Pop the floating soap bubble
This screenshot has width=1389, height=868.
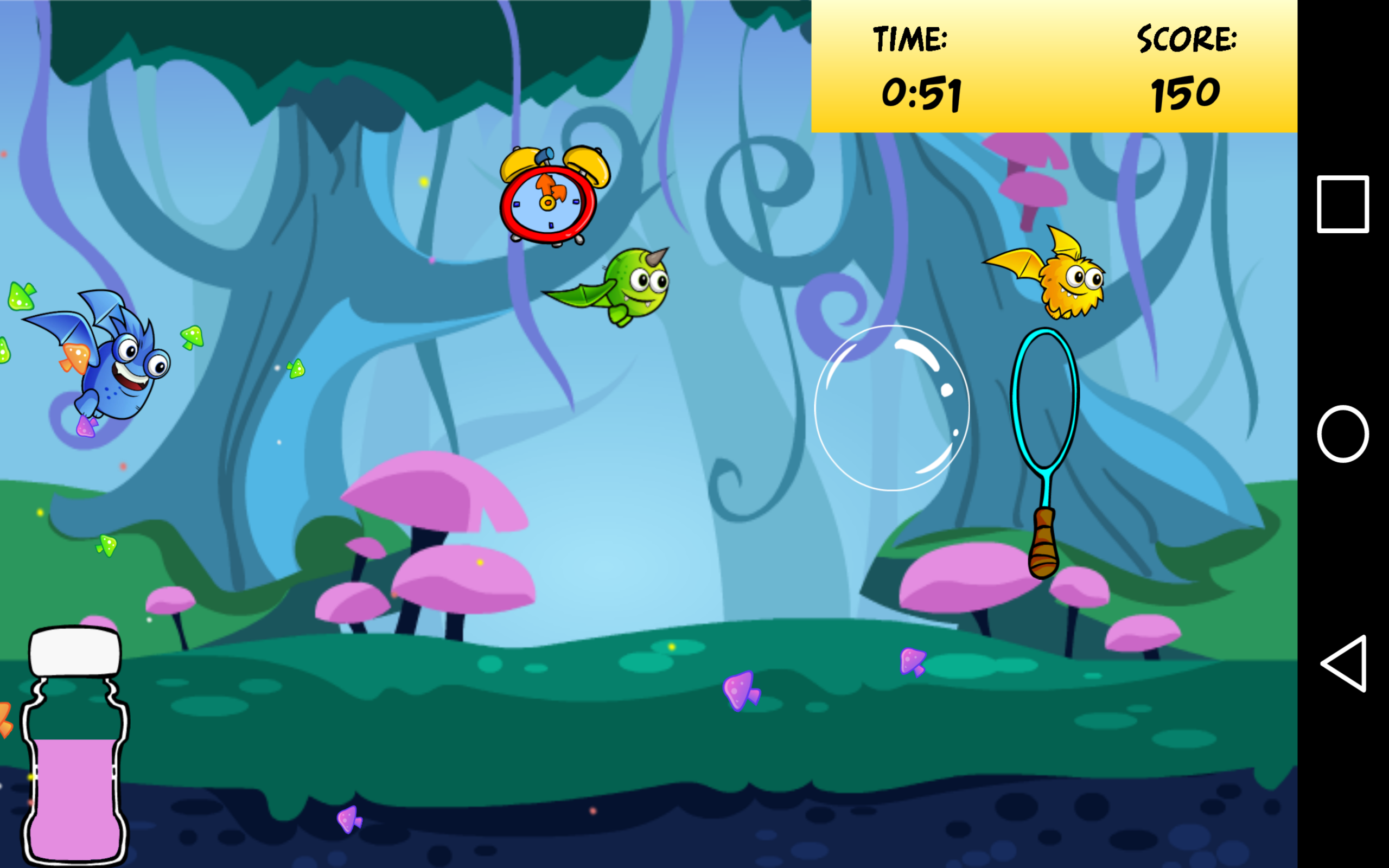click(x=893, y=407)
